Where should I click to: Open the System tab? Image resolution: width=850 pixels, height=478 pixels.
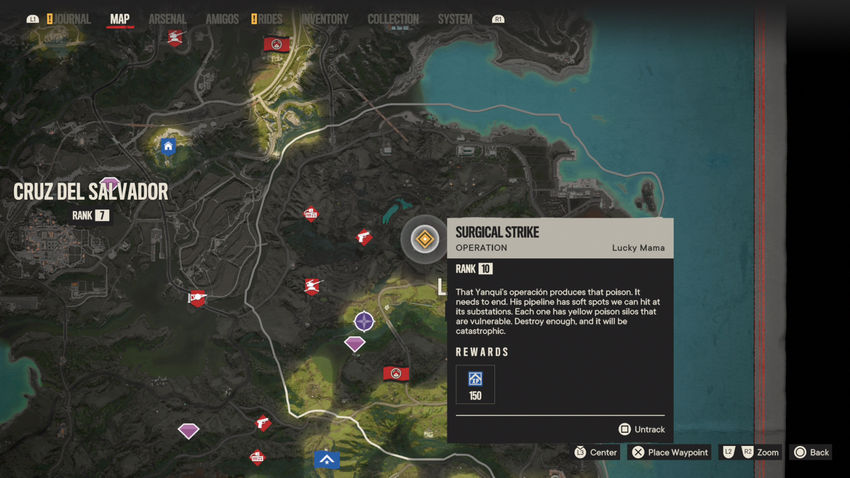[x=455, y=19]
